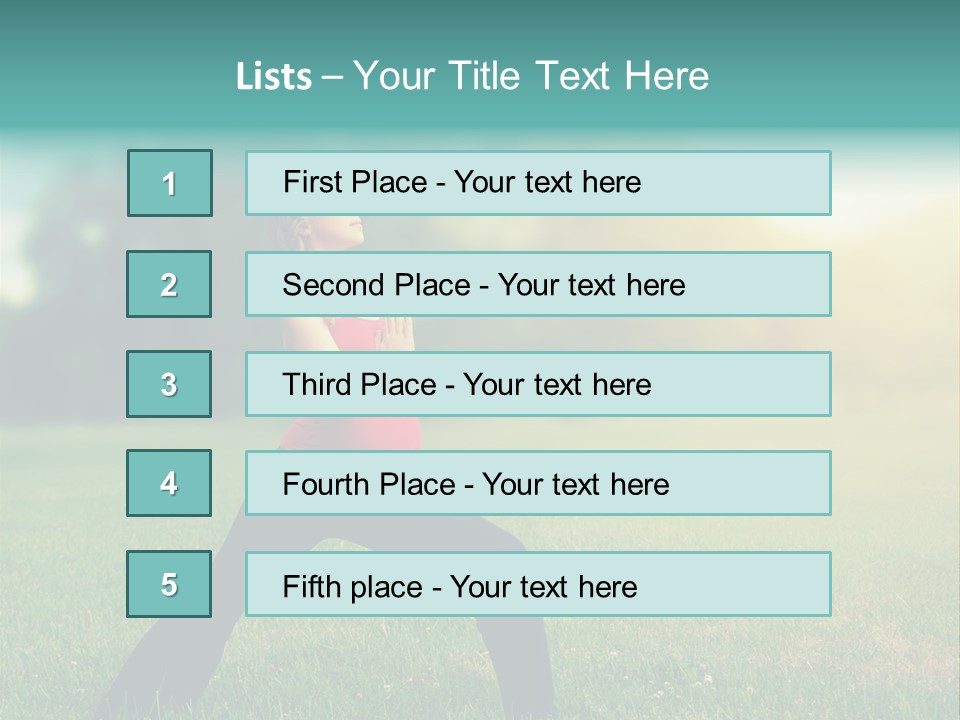Click the Second Place text row
The width and height of the screenshot is (960, 720).
coord(538,284)
